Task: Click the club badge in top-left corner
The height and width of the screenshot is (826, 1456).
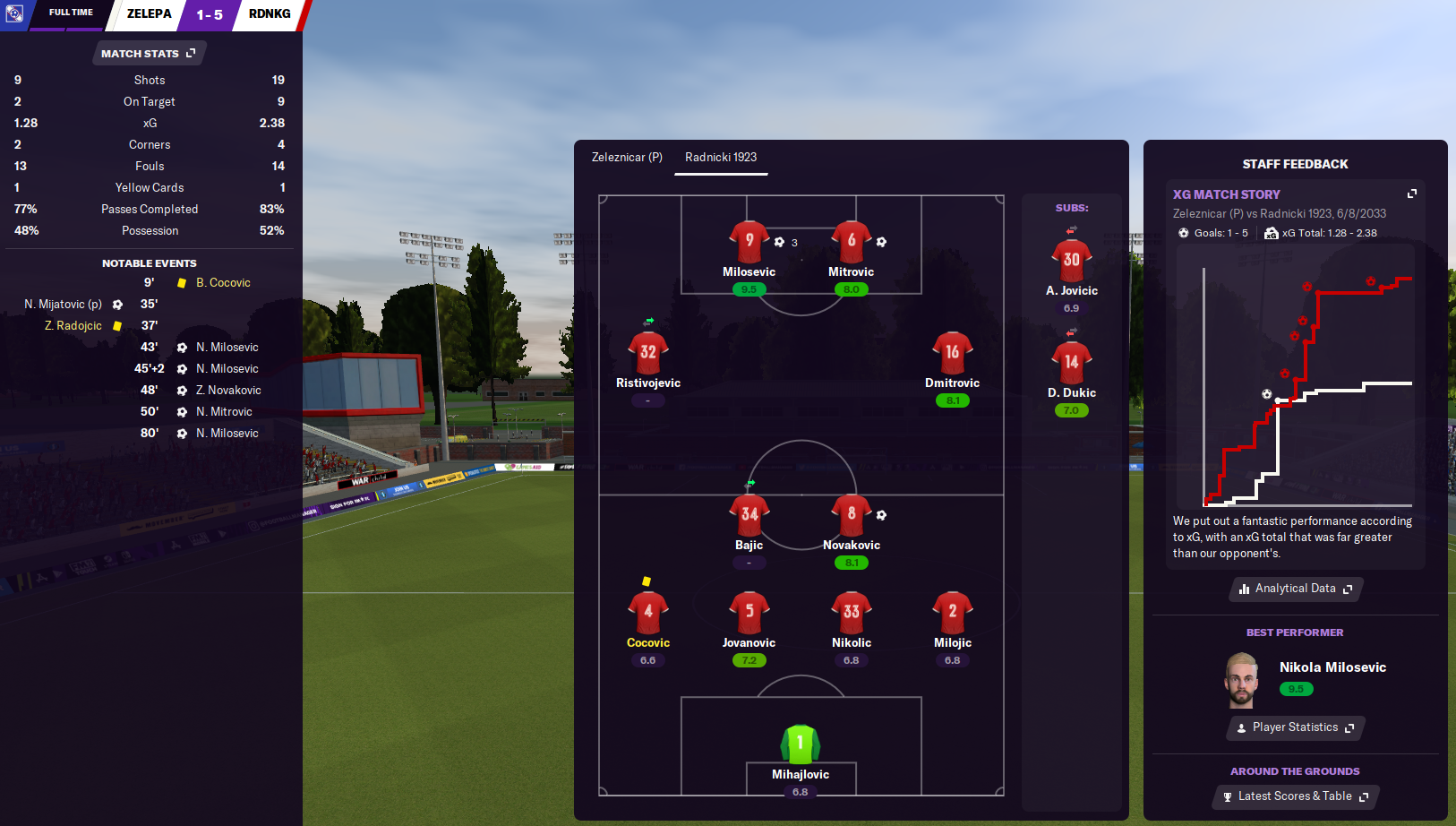Action: 14,13
